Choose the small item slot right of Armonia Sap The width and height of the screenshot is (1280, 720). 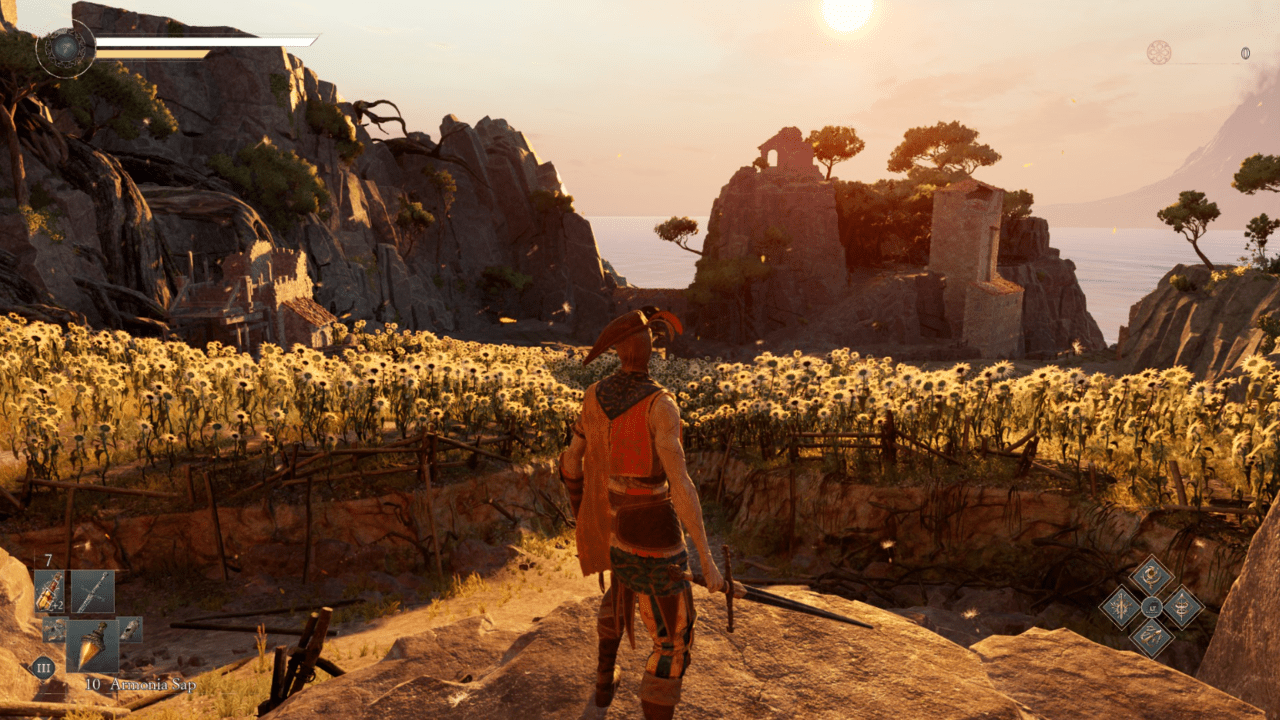pos(130,629)
